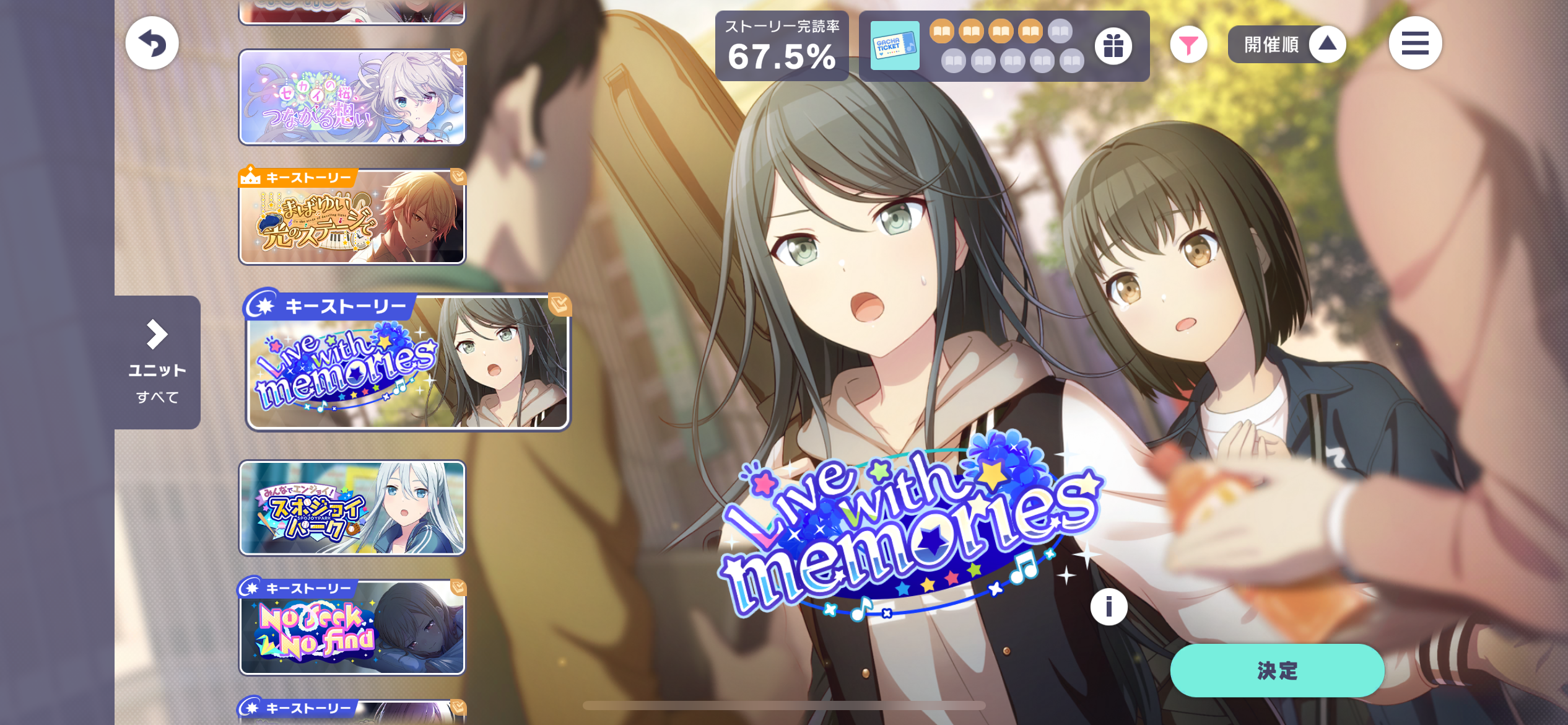Screen dimensions: 1568x725
Task: Expand the ユニット unit filter panel
Action: tap(157, 362)
